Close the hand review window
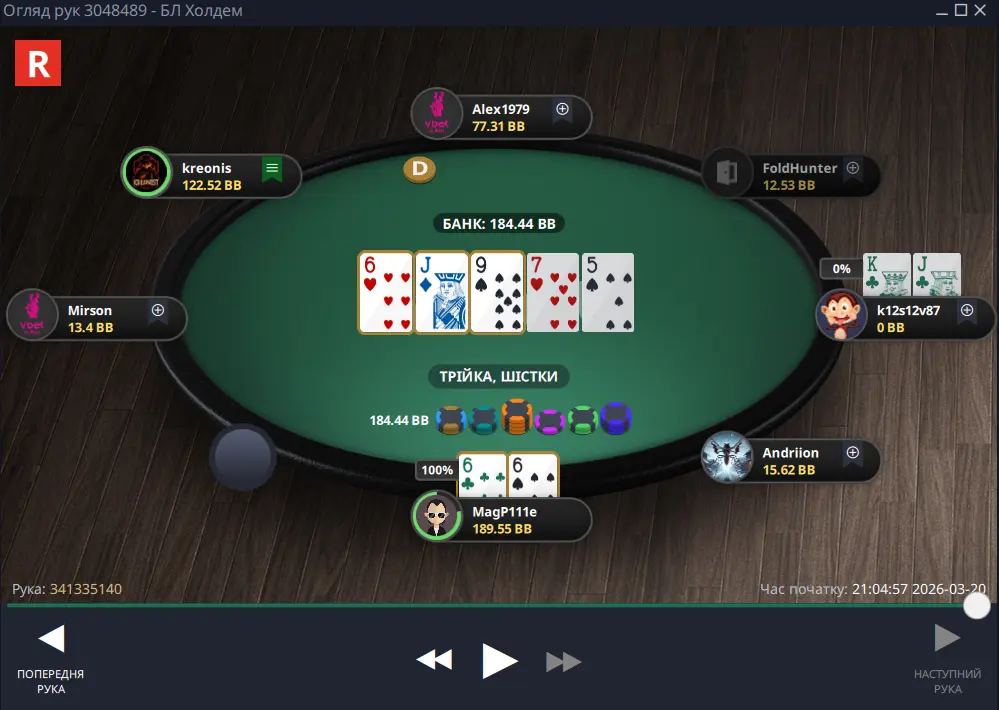This screenshot has height=710, width=999. pyautogui.click(x=982, y=10)
